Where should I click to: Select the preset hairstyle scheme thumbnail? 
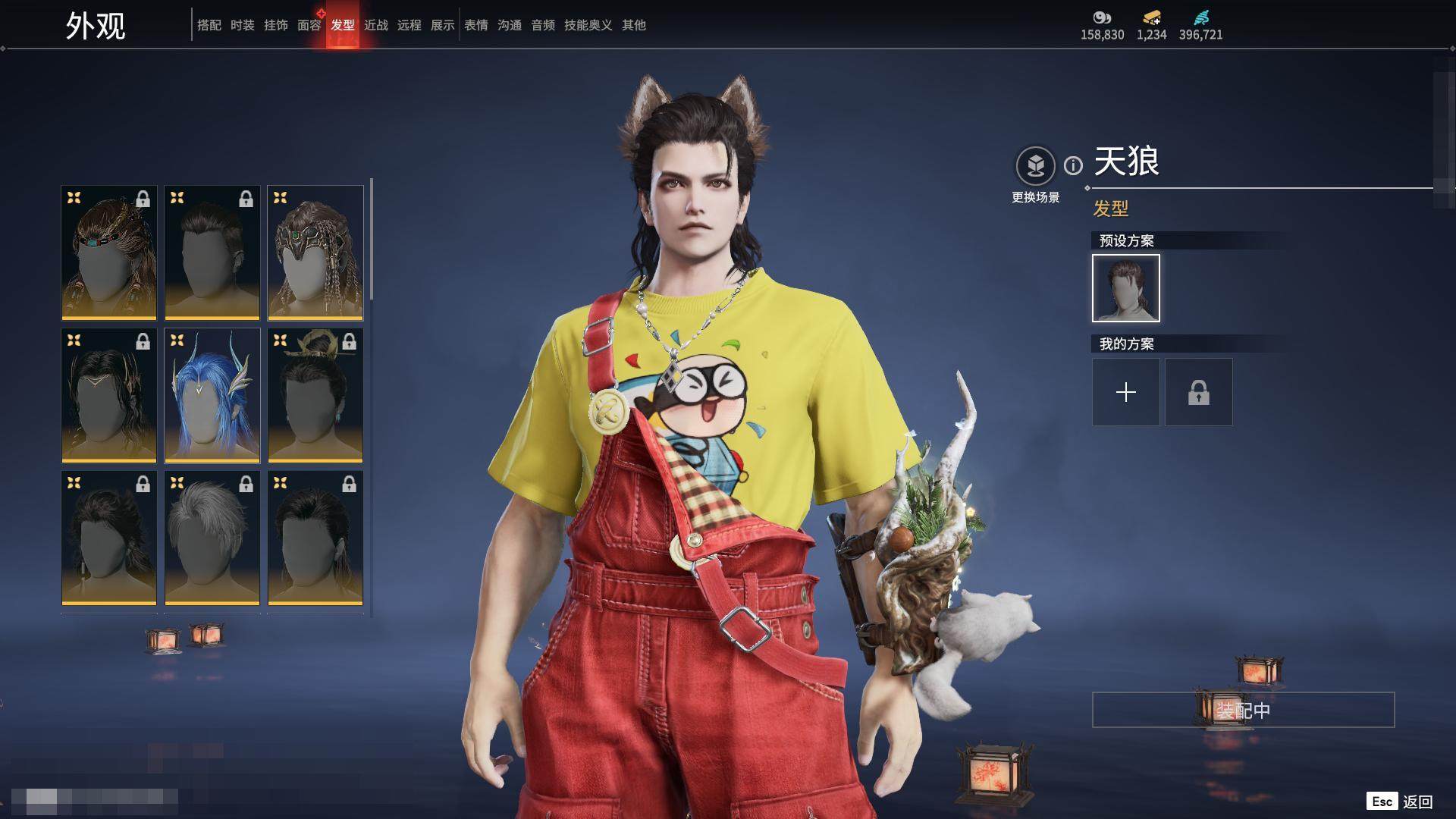pyautogui.click(x=1125, y=288)
